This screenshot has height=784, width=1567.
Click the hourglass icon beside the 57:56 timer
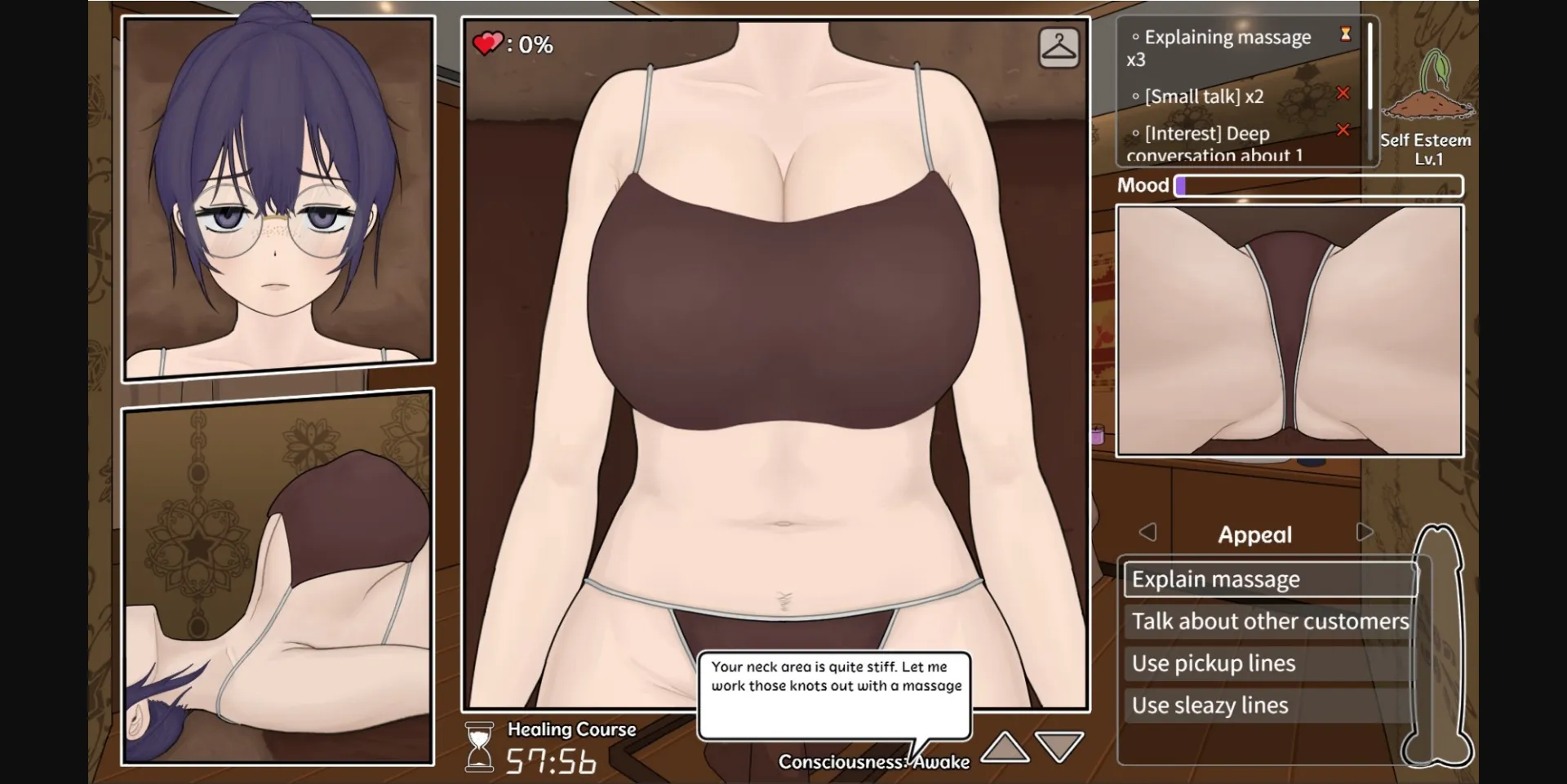coord(478,745)
